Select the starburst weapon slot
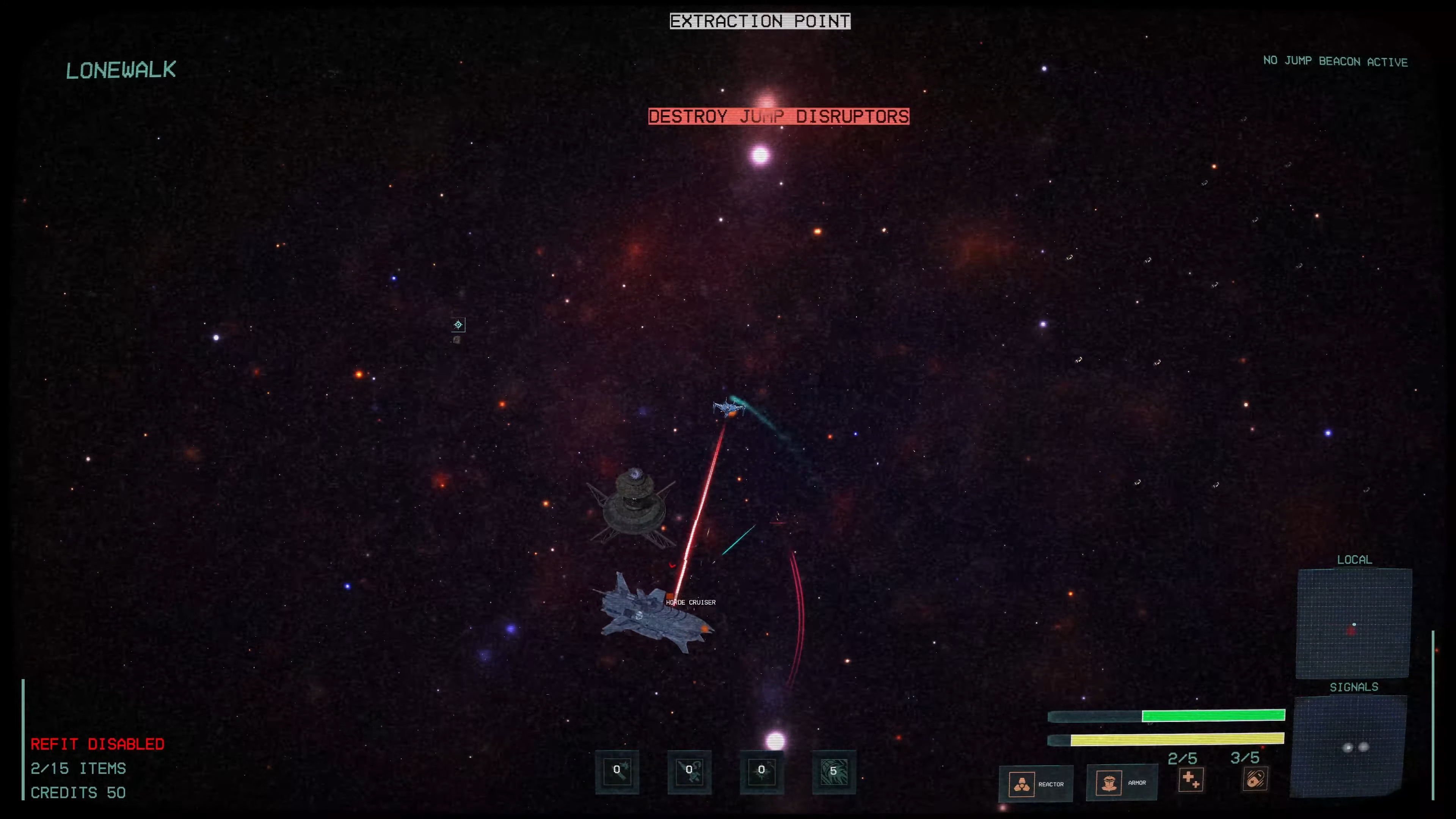Image resolution: width=1456 pixels, height=819 pixels. tap(761, 772)
